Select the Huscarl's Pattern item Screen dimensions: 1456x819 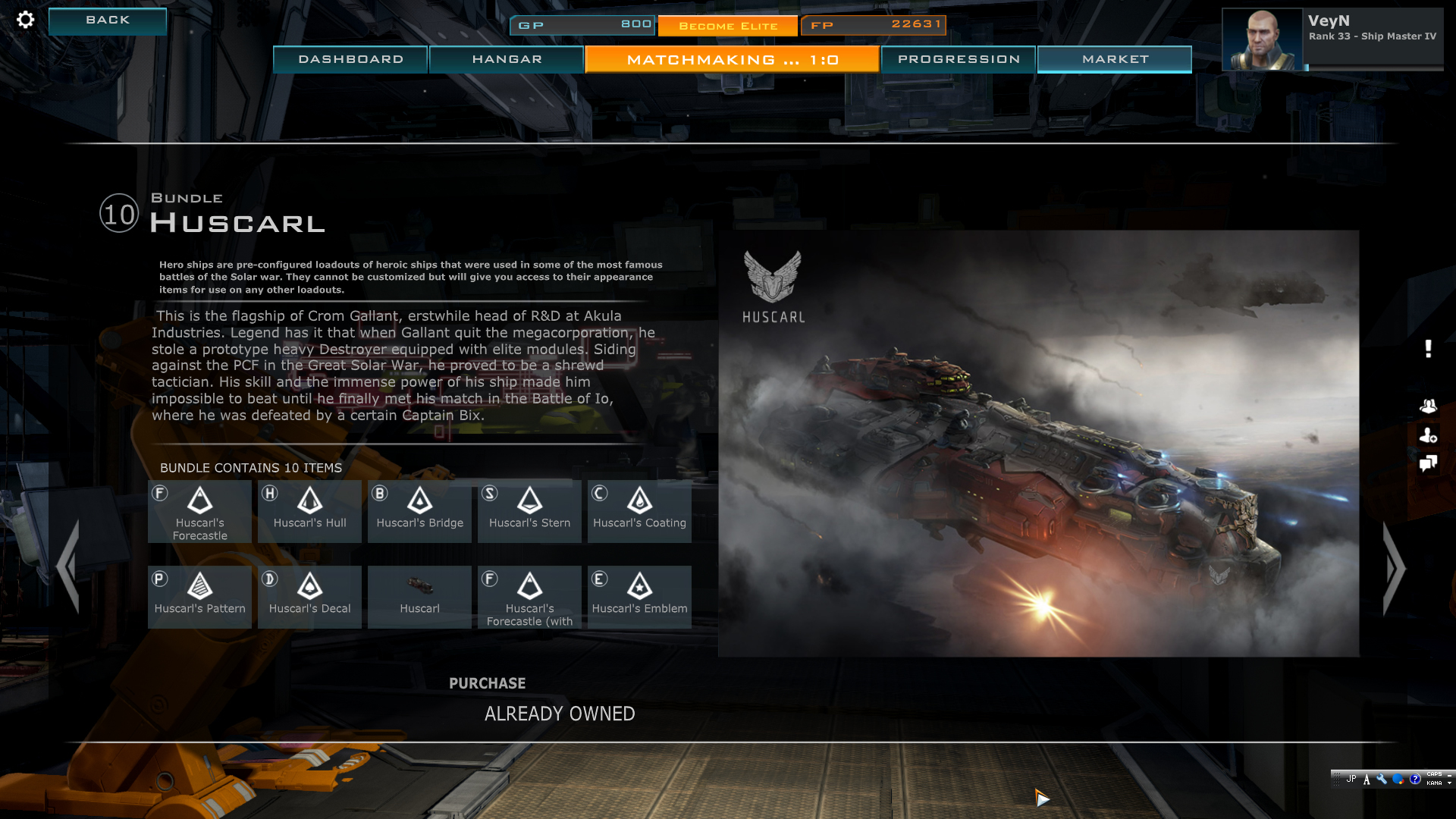[x=199, y=596]
